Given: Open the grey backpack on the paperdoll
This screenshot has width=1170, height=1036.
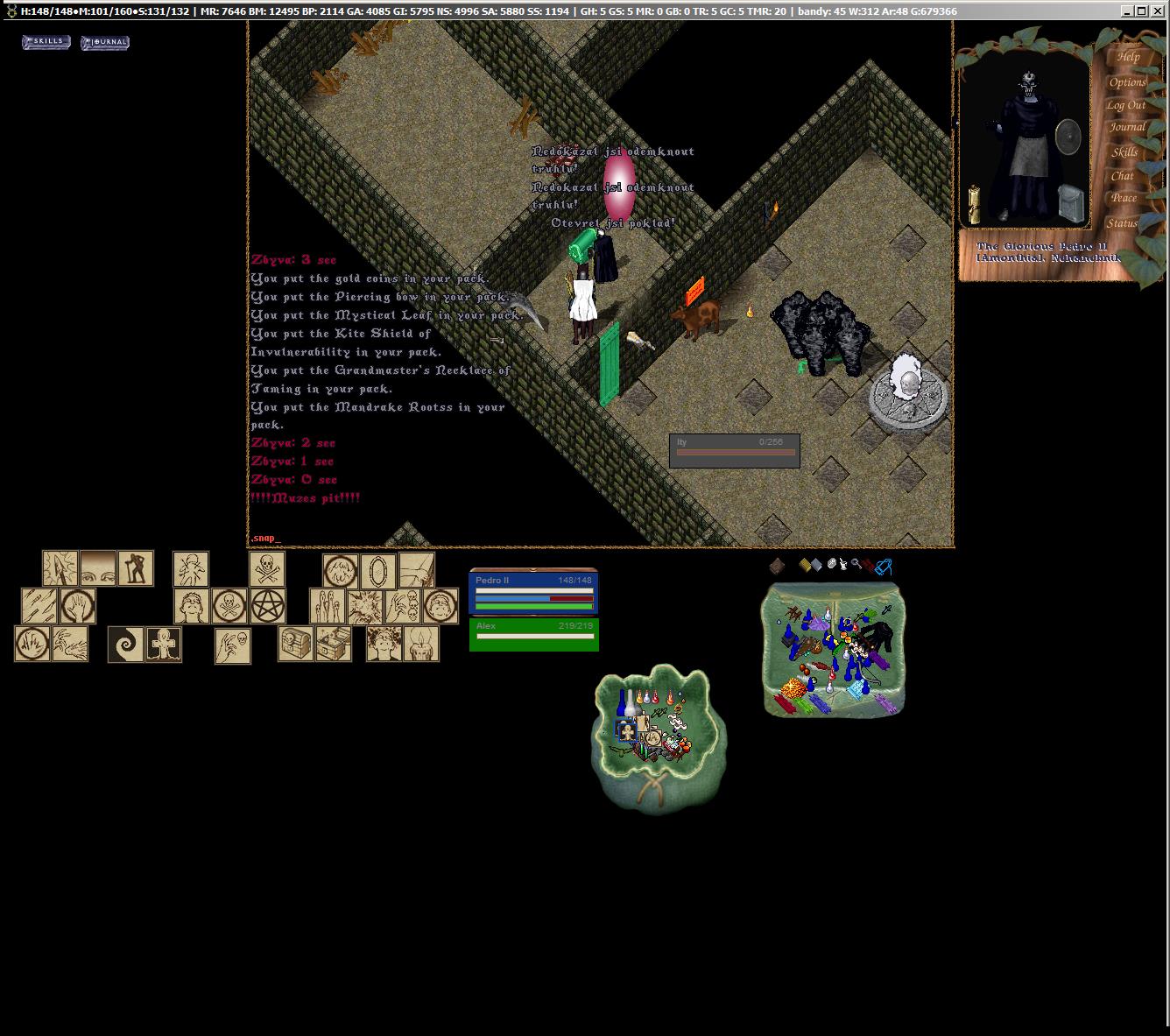Looking at the screenshot, I should tap(1070, 204).
